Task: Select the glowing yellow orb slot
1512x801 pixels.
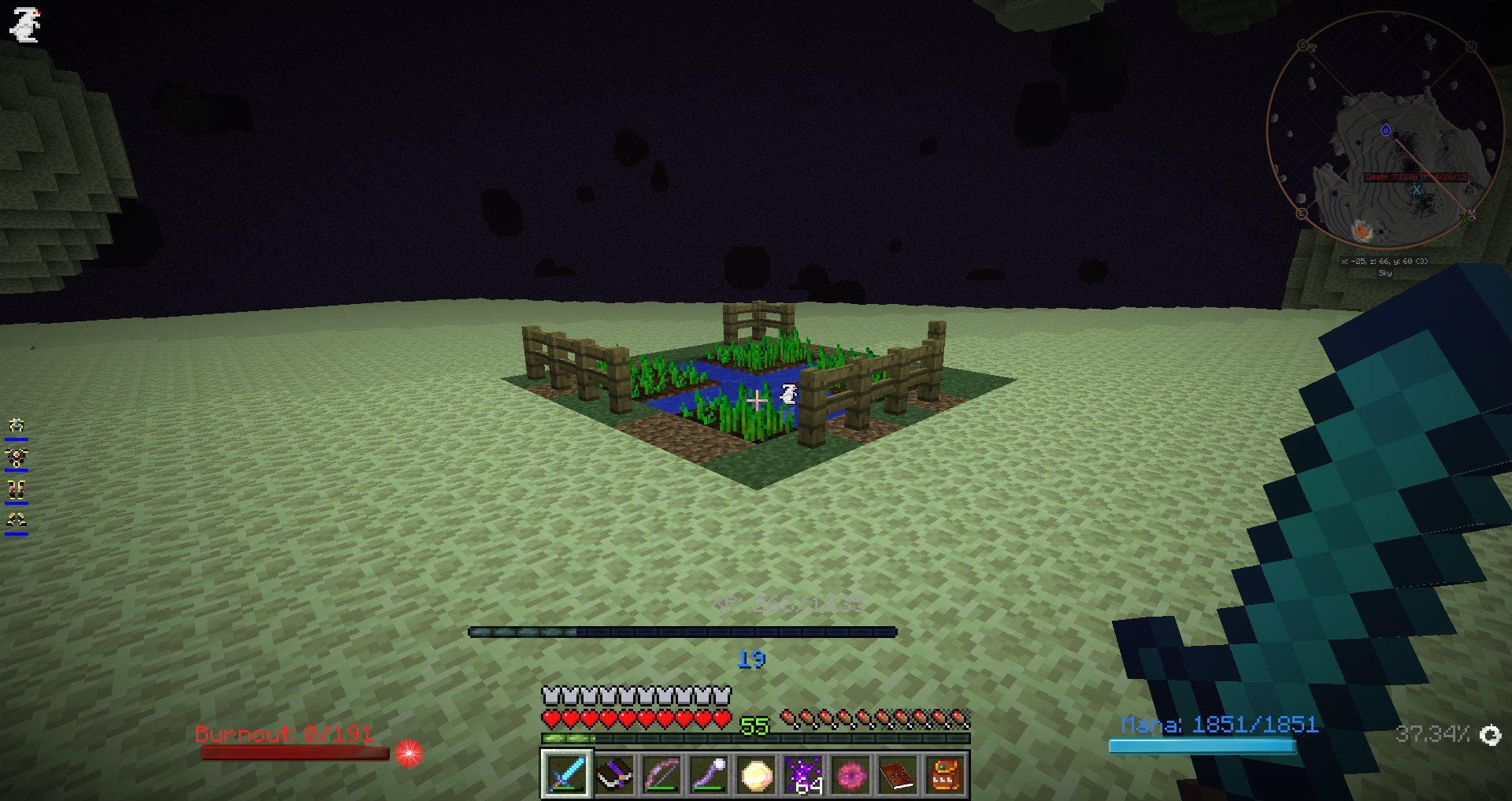Action: click(x=756, y=775)
